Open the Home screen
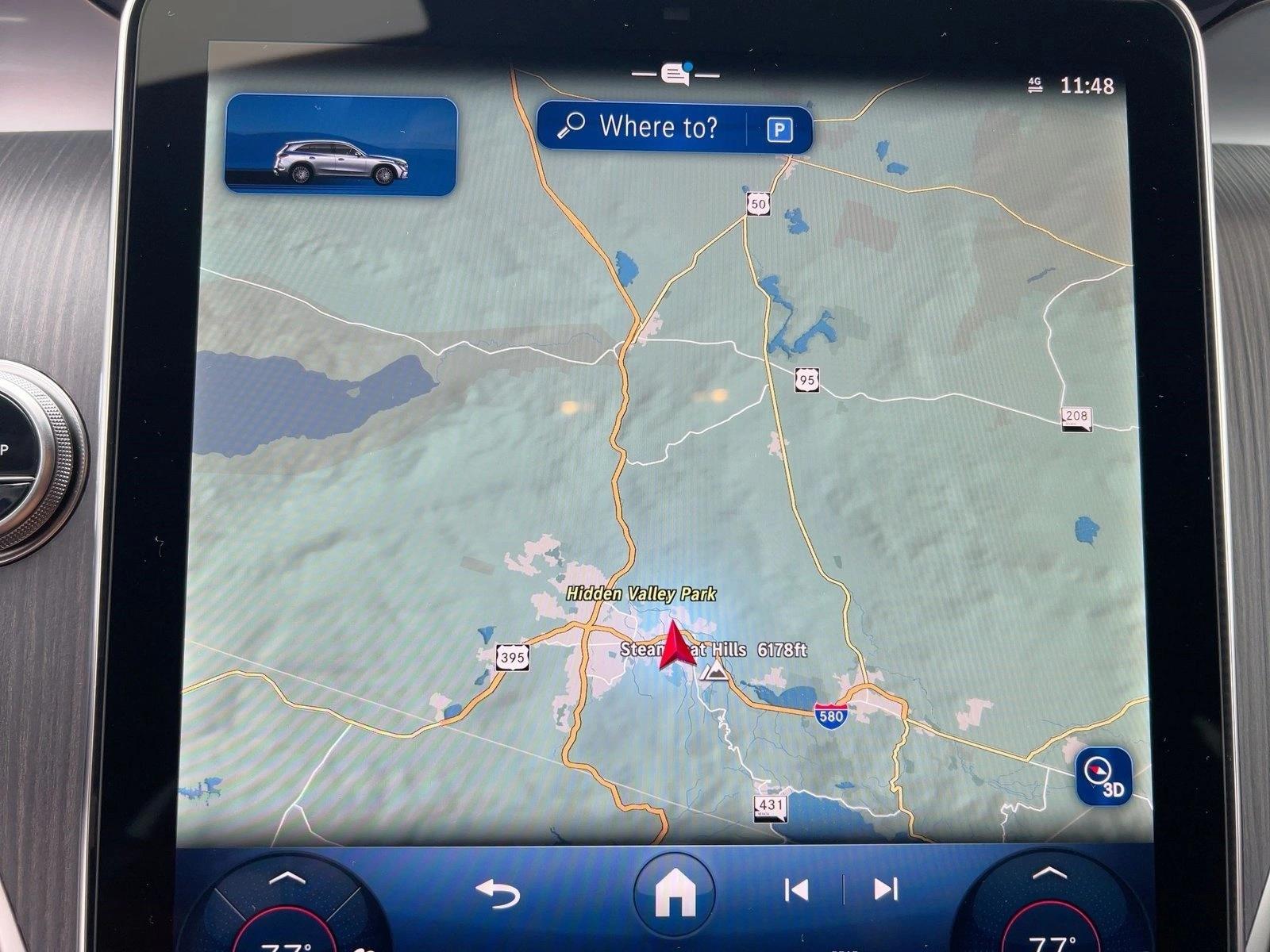 [x=675, y=892]
